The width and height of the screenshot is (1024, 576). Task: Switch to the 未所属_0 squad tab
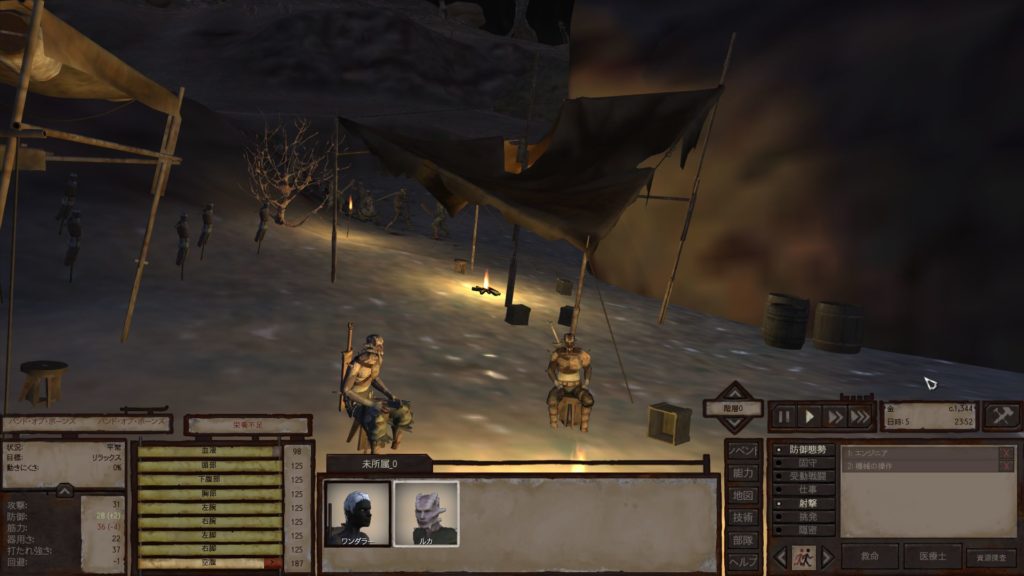(x=379, y=464)
